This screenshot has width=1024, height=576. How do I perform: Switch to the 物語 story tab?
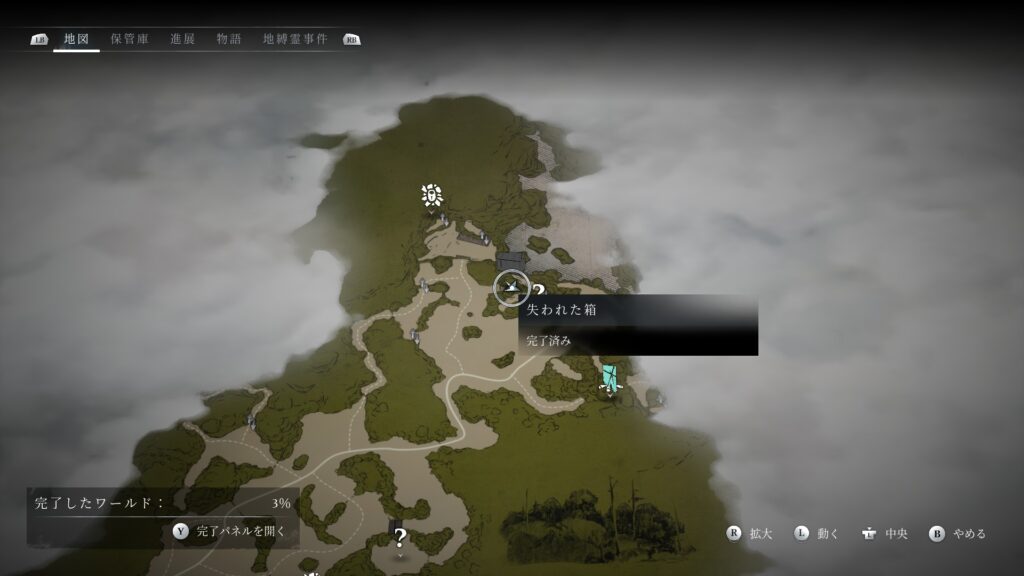pyautogui.click(x=229, y=39)
